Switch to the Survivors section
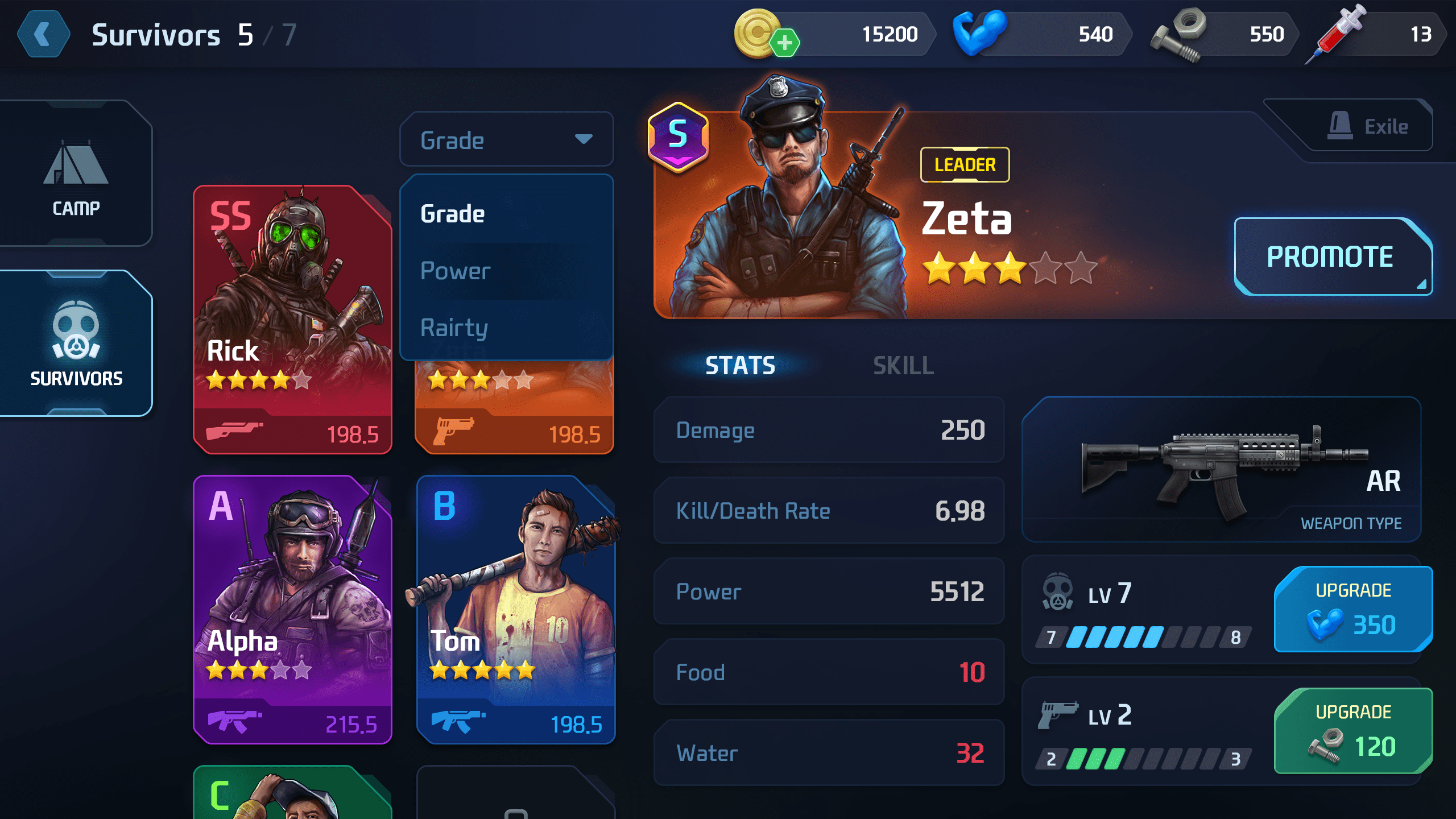 [x=76, y=343]
